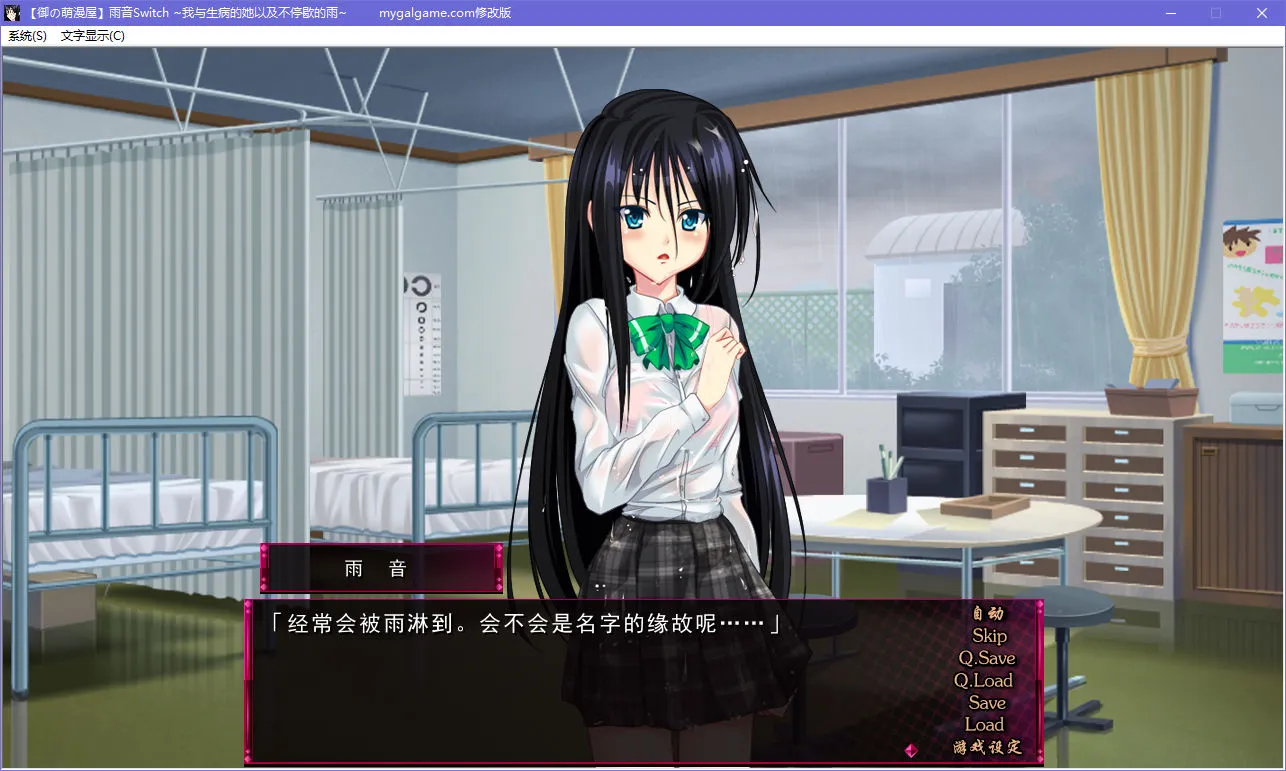Click the pink diamond icon beside the menu
Image resolution: width=1286 pixels, height=771 pixels.
910,748
